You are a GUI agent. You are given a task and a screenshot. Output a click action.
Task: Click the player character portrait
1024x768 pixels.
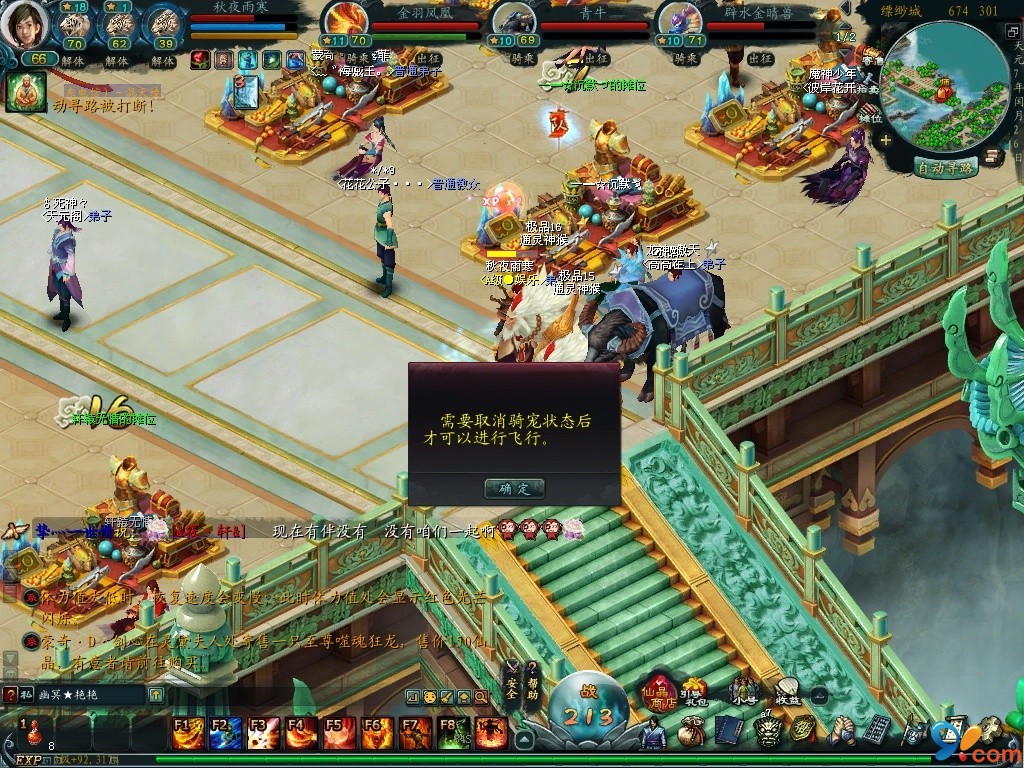coord(24,26)
